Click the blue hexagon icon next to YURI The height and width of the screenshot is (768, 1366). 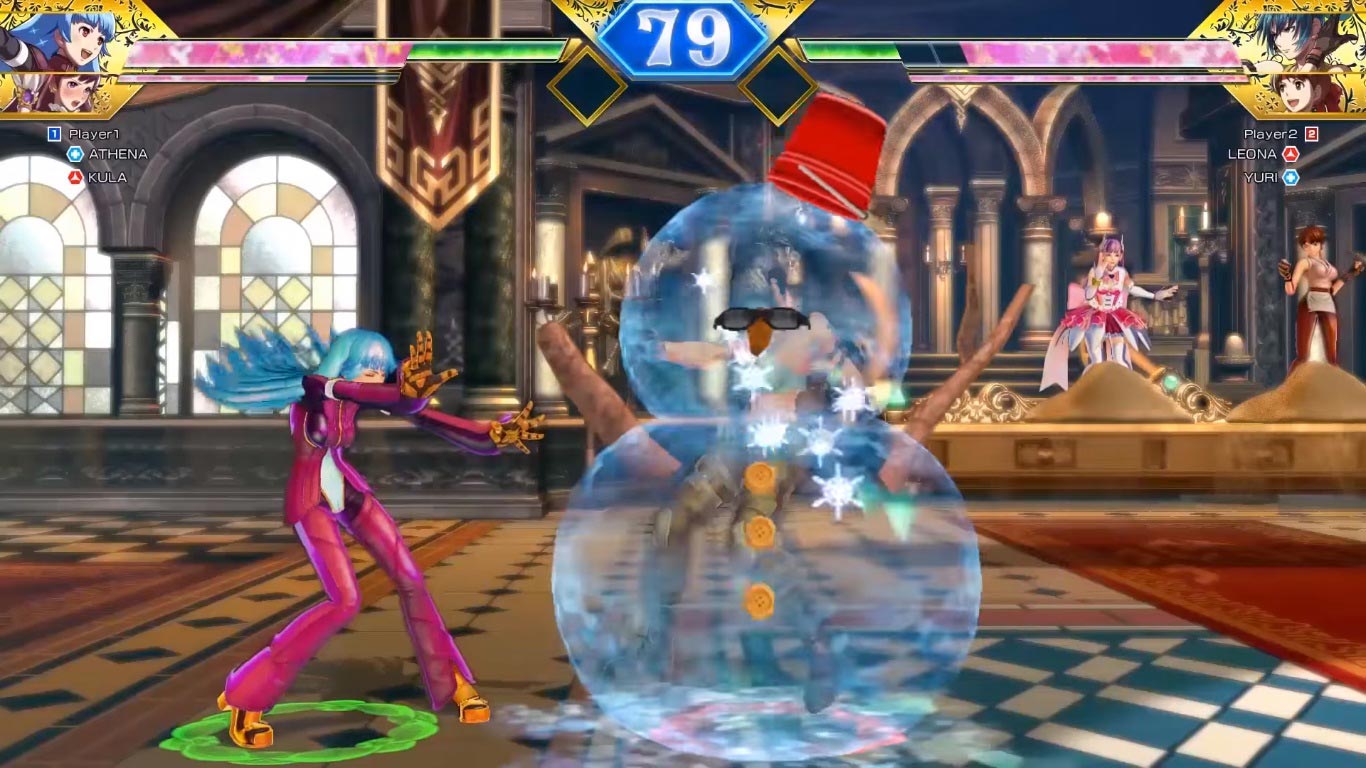1290,178
